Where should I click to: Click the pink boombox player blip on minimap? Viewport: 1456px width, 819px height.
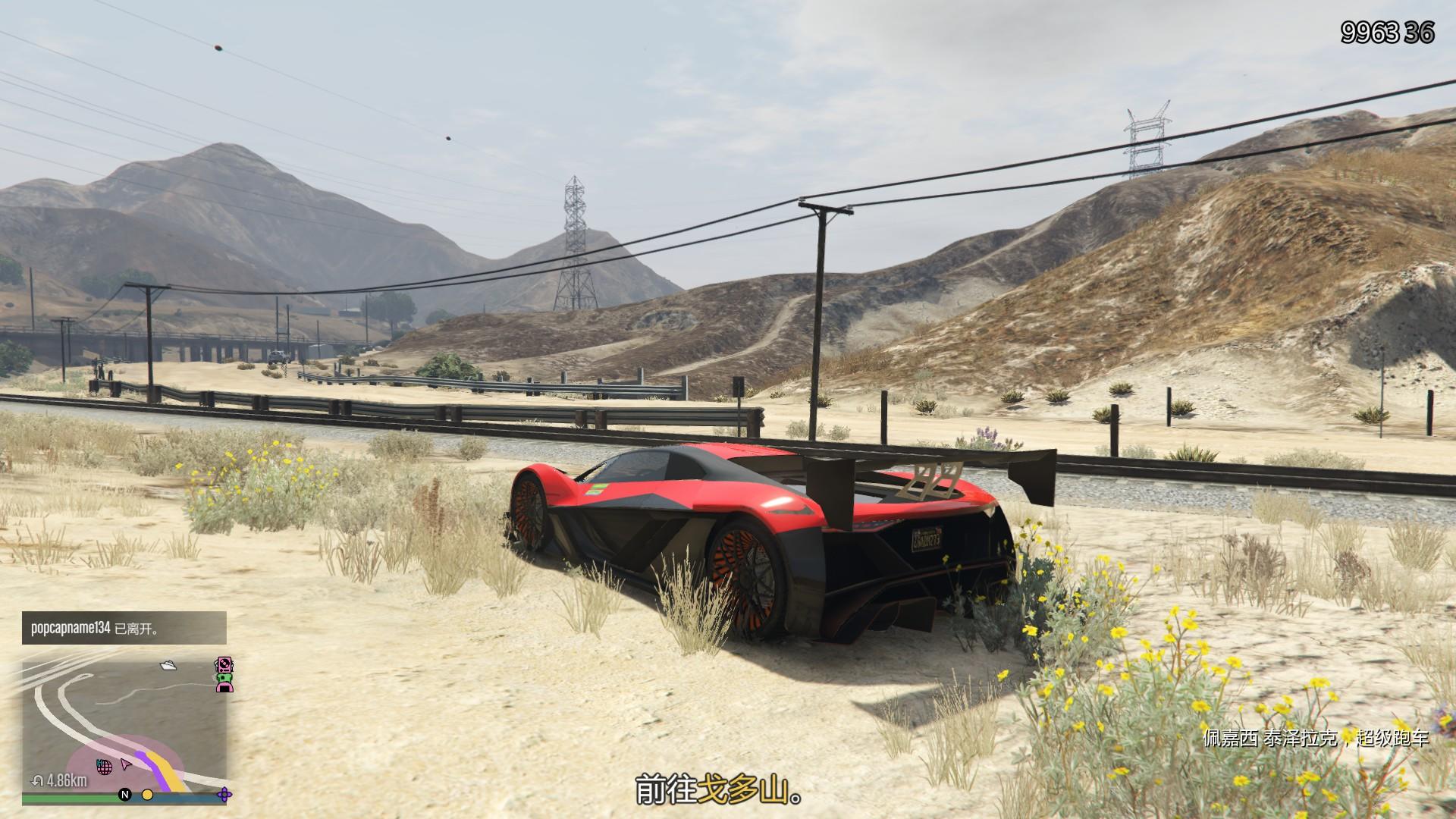click(x=224, y=665)
